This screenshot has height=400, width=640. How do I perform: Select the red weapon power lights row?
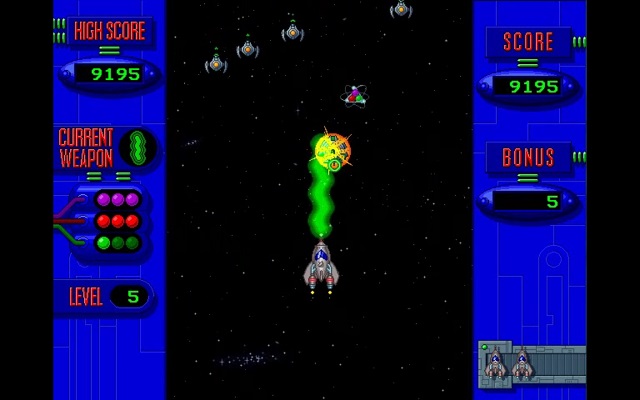tap(117, 221)
